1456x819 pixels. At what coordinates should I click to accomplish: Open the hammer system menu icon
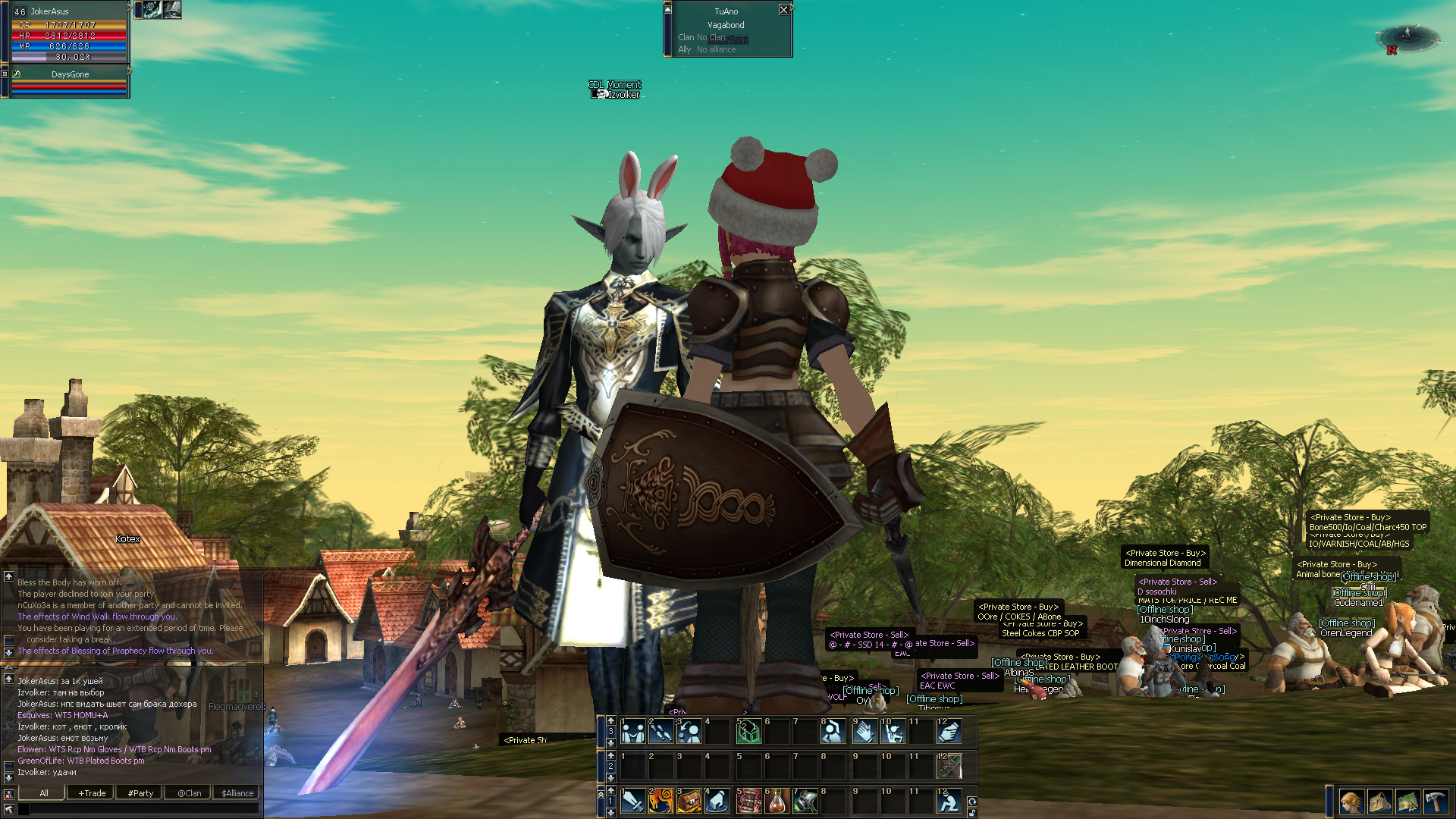coord(1436,802)
